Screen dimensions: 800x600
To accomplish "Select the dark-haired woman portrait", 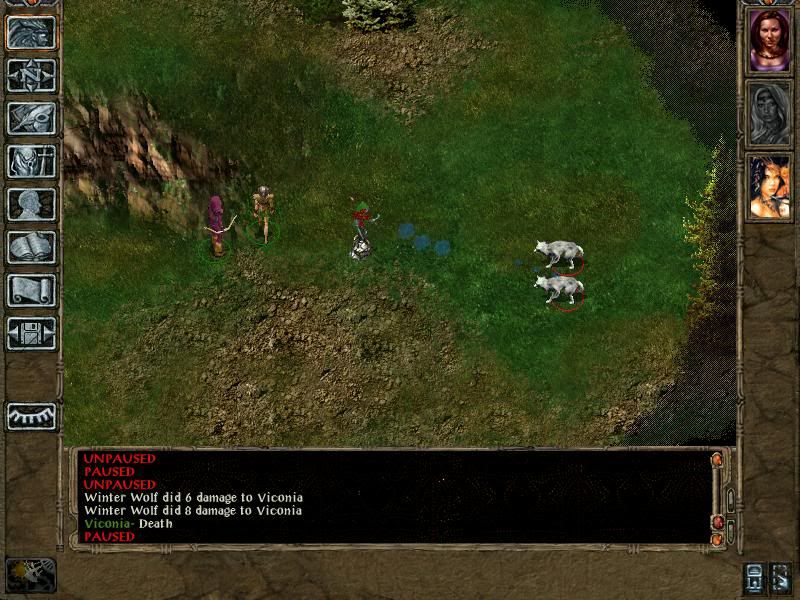I will tap(769, 186).
